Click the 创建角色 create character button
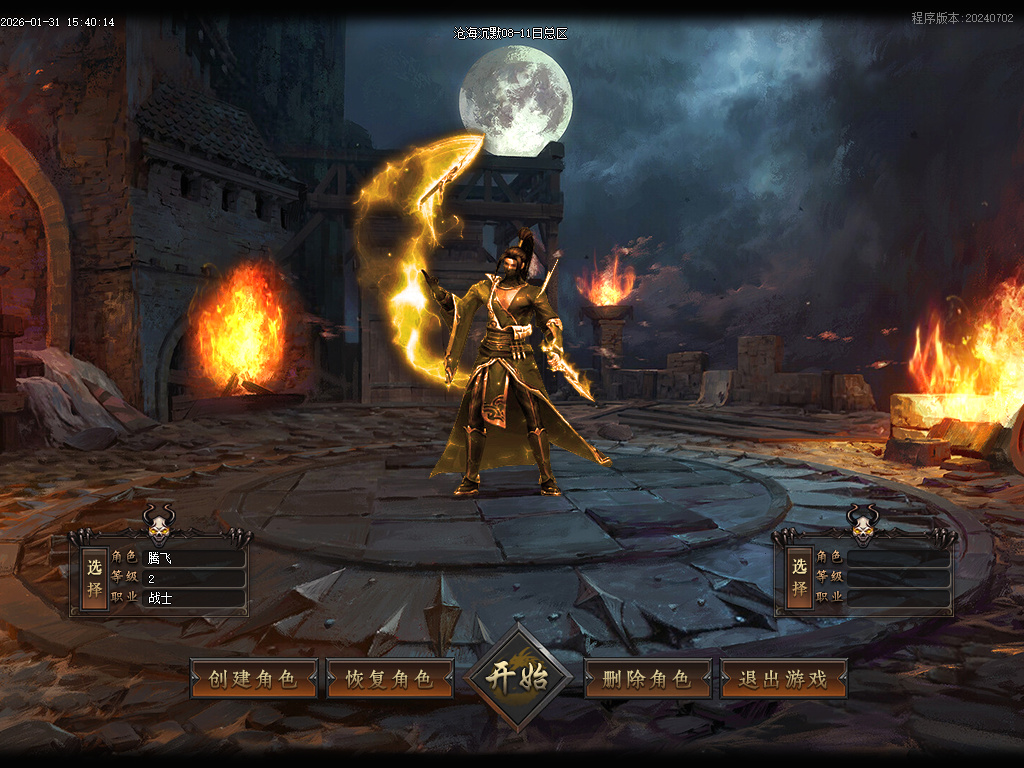 pos(253,678)
